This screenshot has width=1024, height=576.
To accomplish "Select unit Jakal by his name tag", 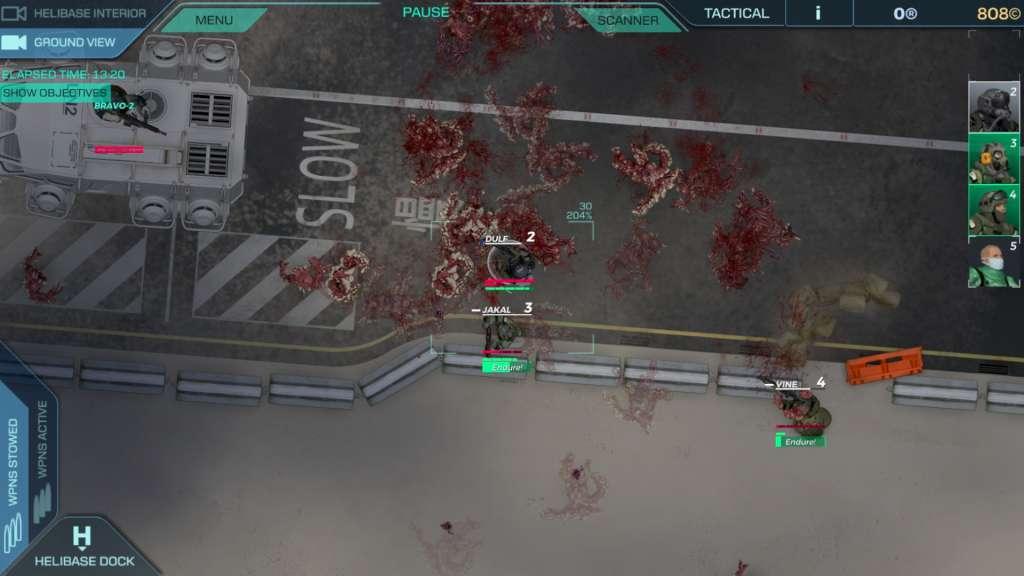I will (x=496, y=310).
